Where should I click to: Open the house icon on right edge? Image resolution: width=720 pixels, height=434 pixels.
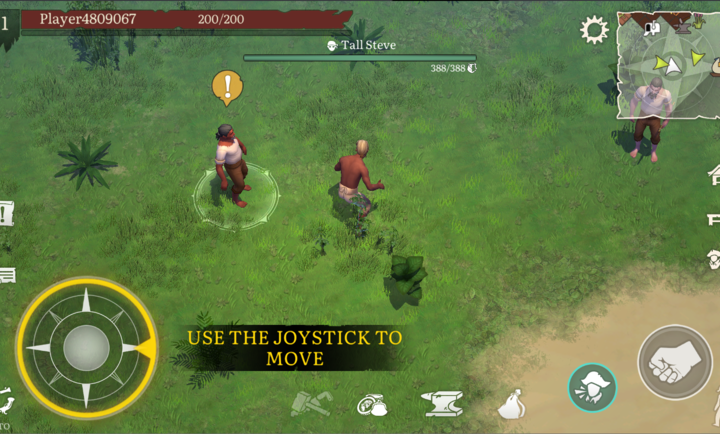point(714,176)
